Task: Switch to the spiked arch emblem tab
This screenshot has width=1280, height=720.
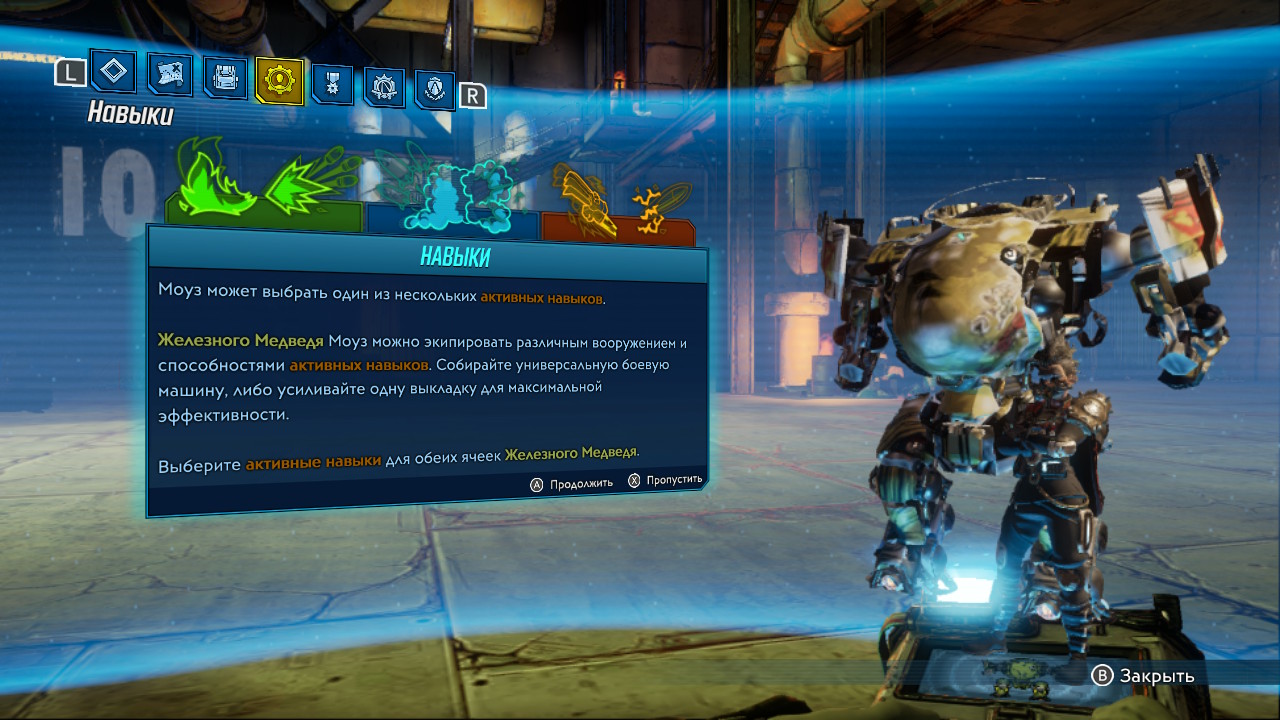Action: (x=384, y=88)
